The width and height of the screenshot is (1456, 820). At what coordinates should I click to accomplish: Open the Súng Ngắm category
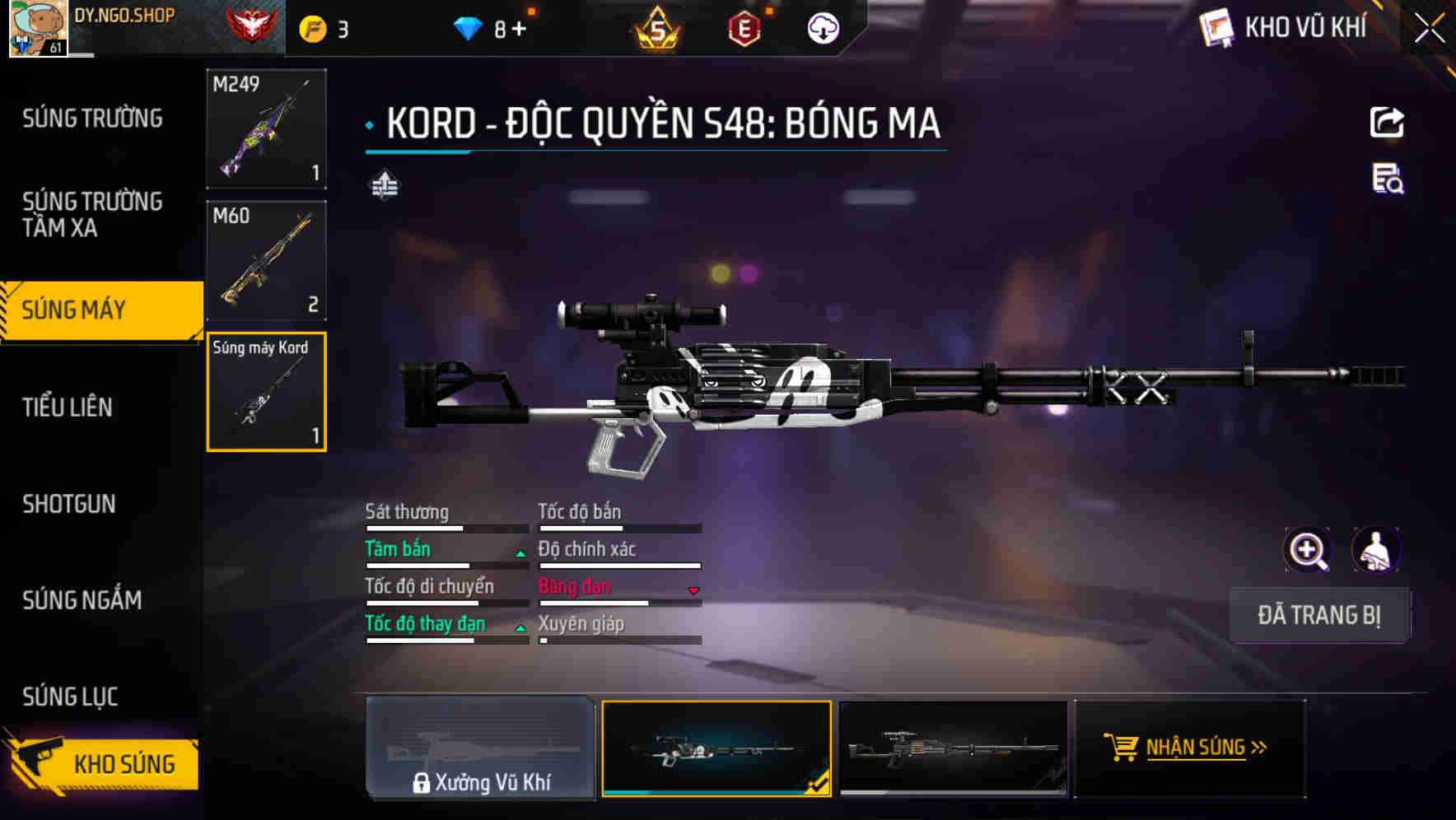pos(82,600)
